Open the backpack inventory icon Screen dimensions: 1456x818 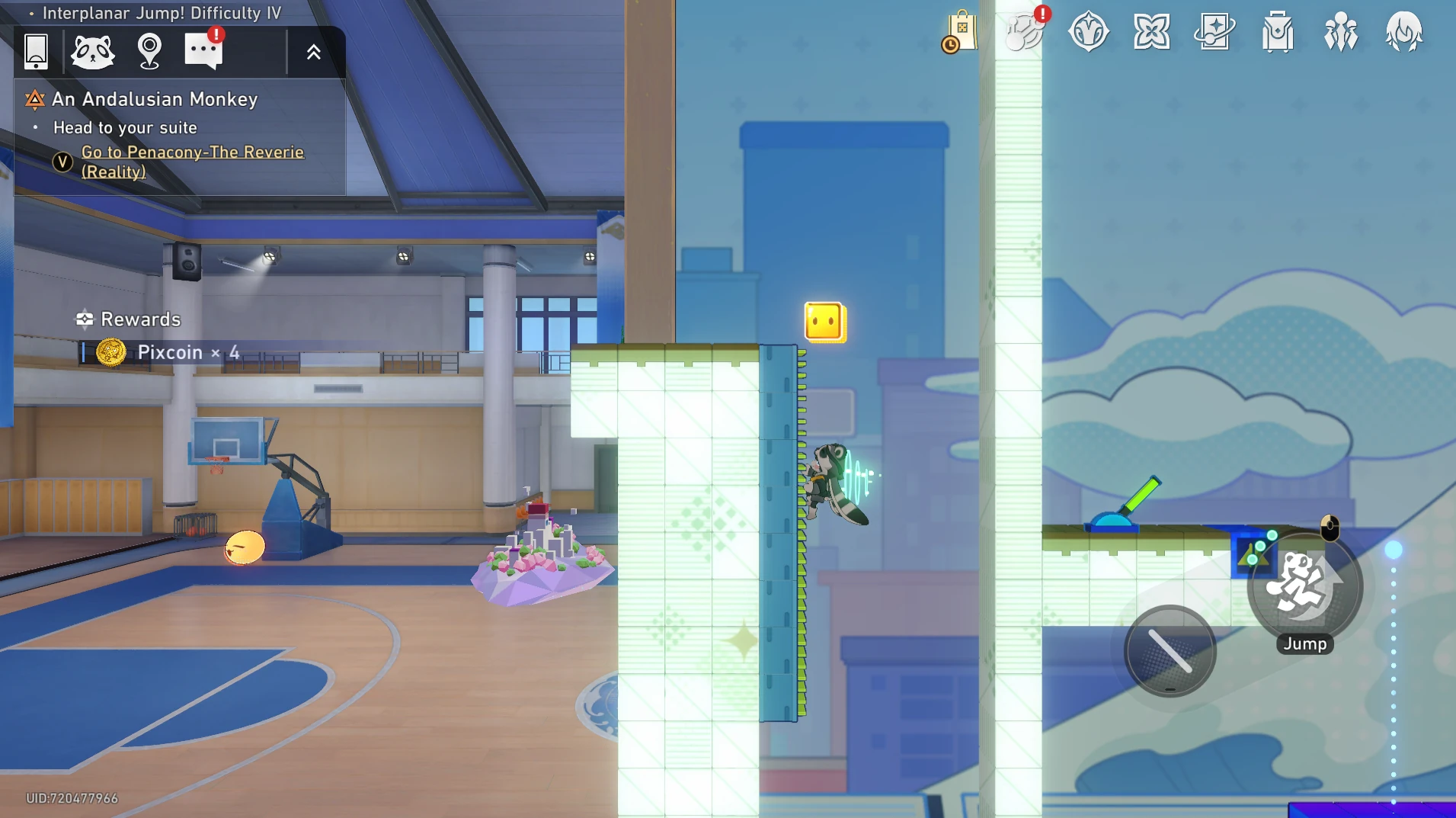point(1278,32)
